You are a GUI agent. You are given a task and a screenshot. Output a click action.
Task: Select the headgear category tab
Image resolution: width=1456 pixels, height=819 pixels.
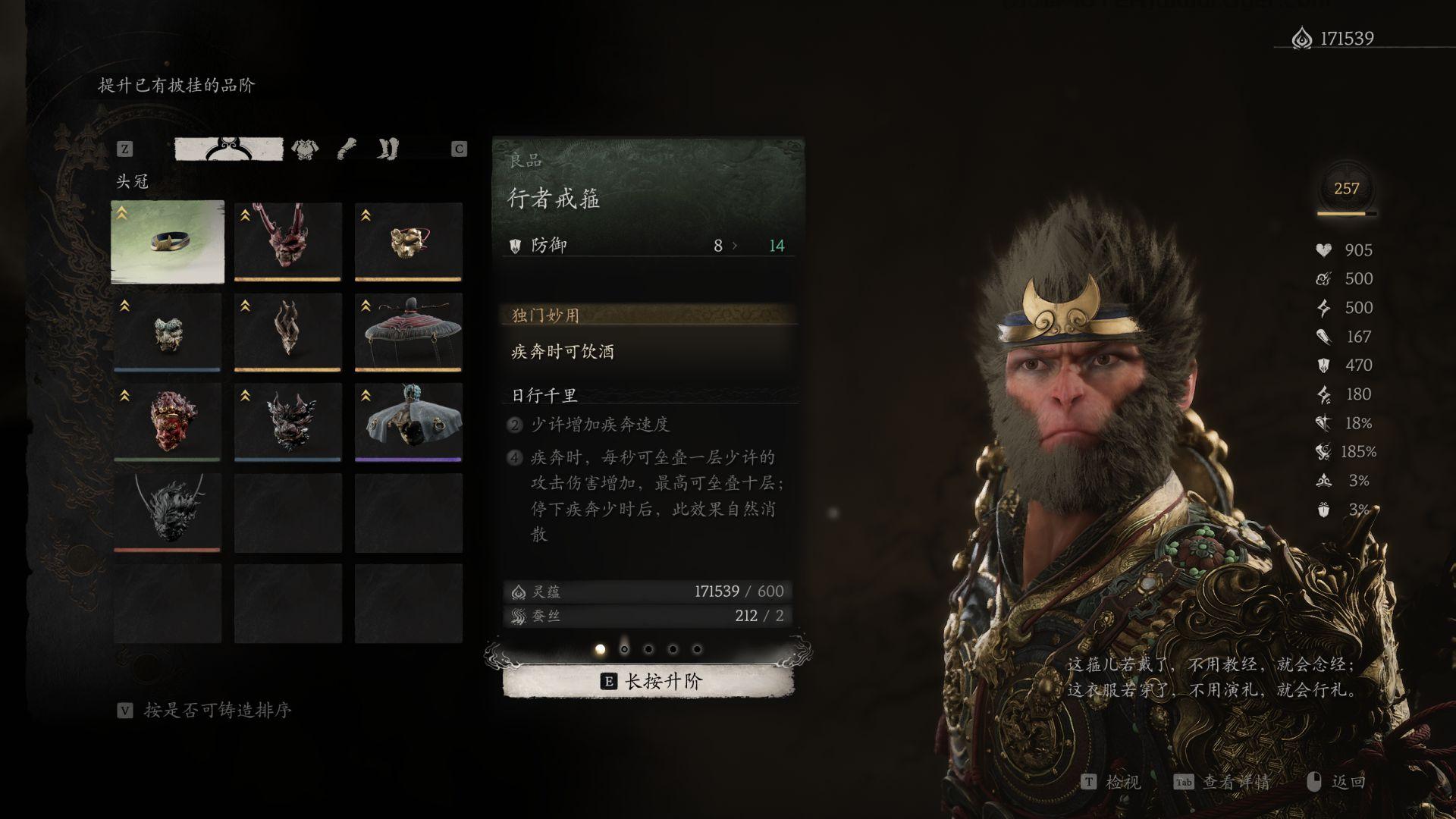click(229, 149)
